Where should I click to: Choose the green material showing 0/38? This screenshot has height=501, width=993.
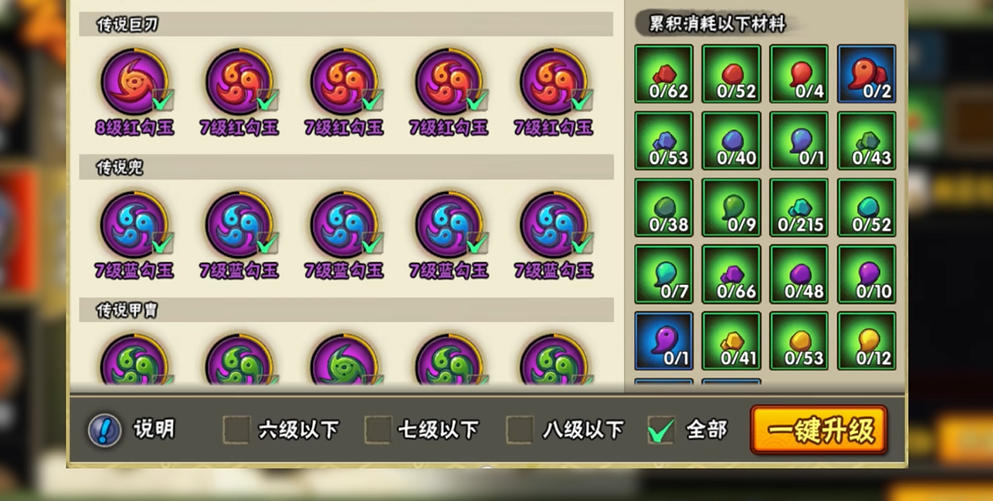point(663,208)
